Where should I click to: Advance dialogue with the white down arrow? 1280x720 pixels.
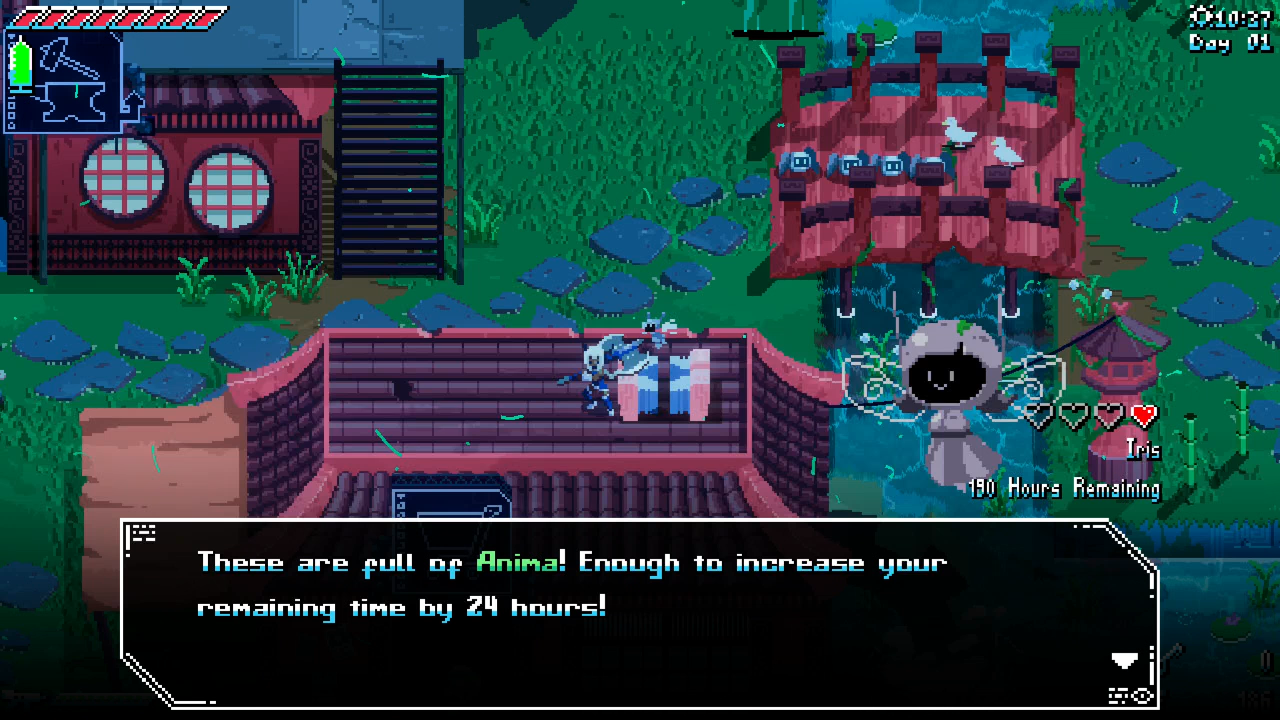[1124, 660]
